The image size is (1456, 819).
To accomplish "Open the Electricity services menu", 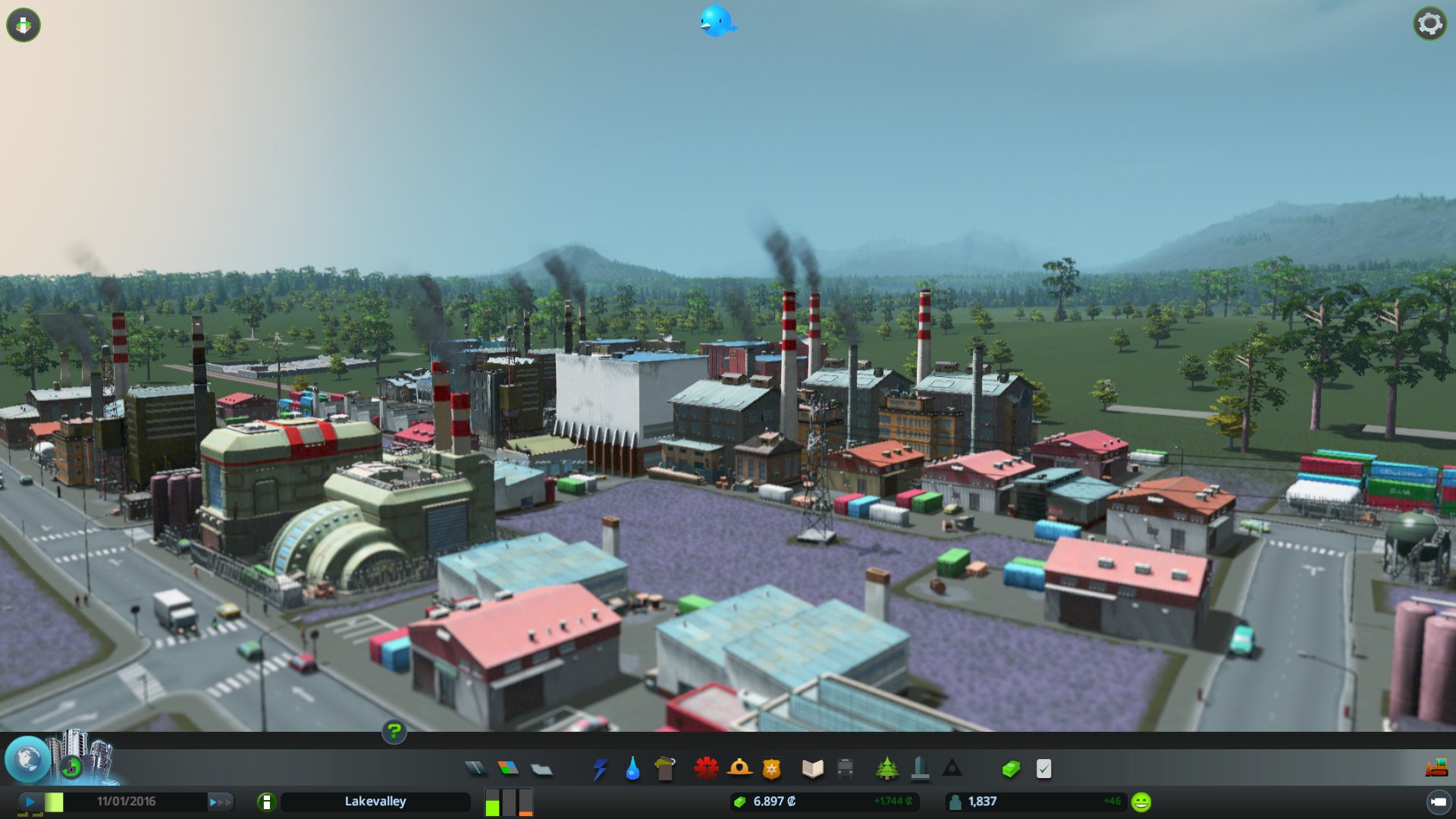I will coord(599,768).
